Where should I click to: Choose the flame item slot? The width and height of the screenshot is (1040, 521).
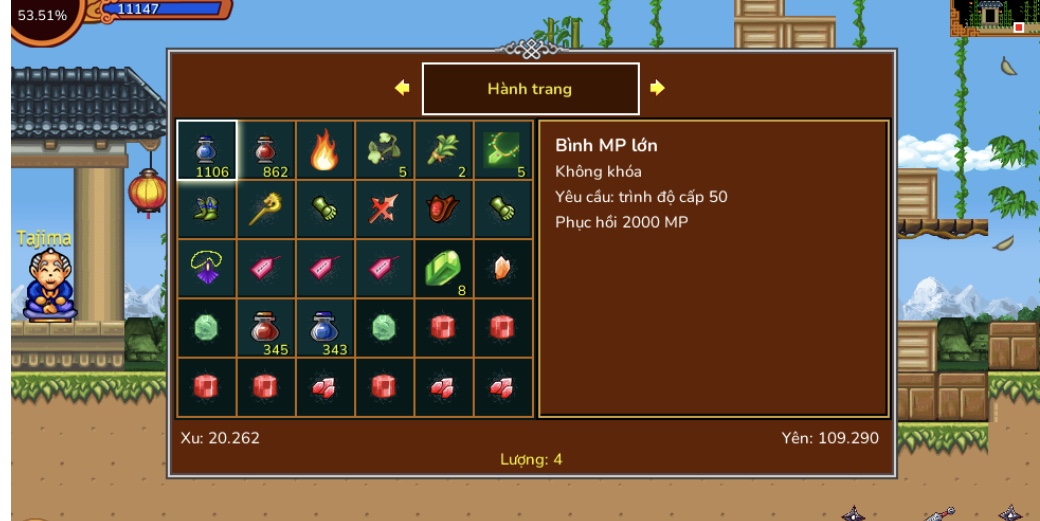click(325, 151)
